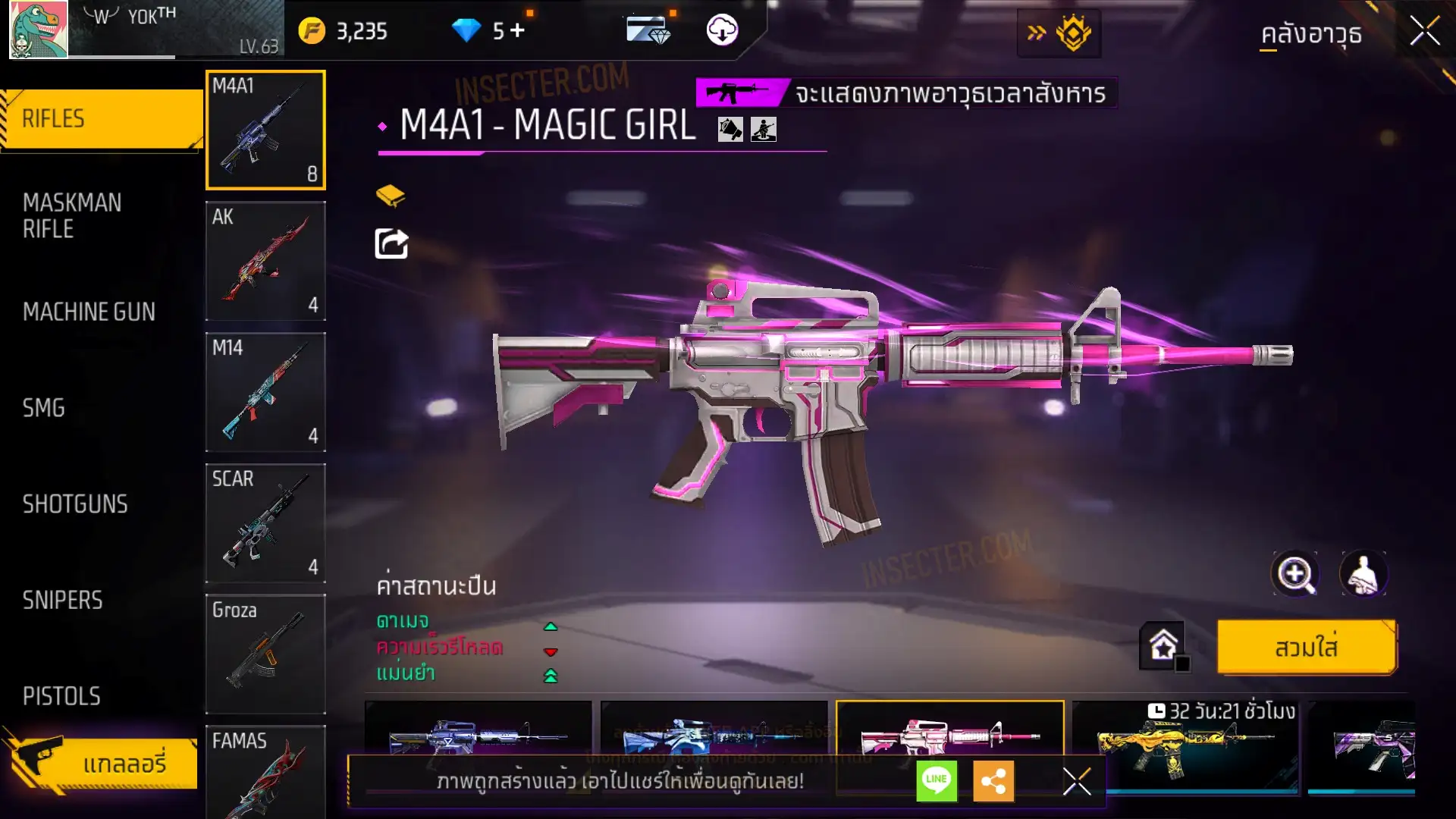
Task: Switch to the SNIPERS category
Action: click(62, 601)
